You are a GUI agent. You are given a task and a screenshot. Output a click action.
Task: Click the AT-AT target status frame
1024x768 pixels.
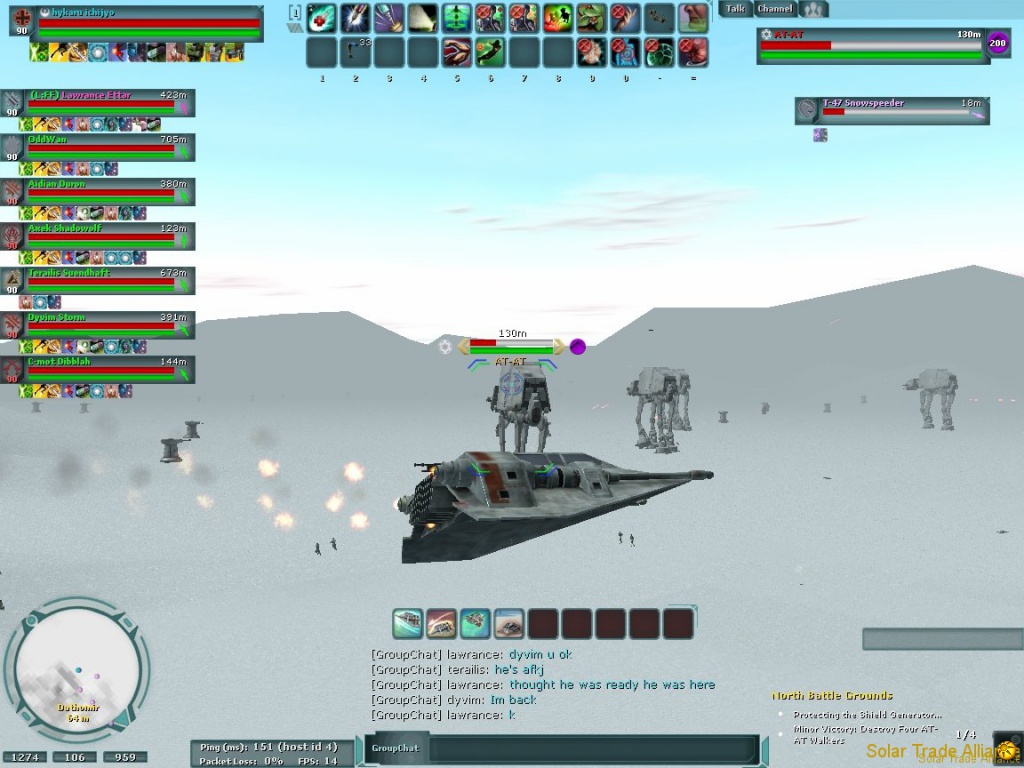(x=872, y=45)
